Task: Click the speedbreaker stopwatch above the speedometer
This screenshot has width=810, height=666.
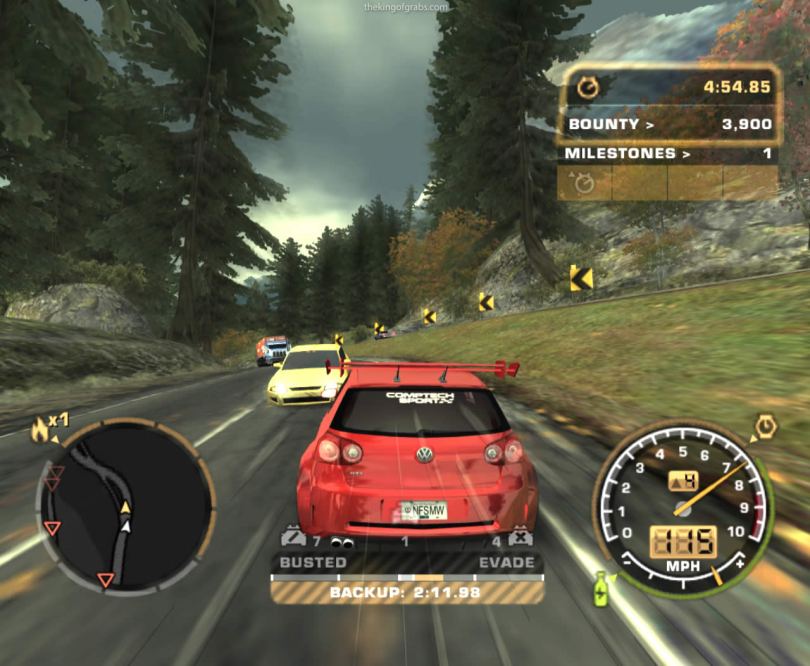Action: coord(765,427)
